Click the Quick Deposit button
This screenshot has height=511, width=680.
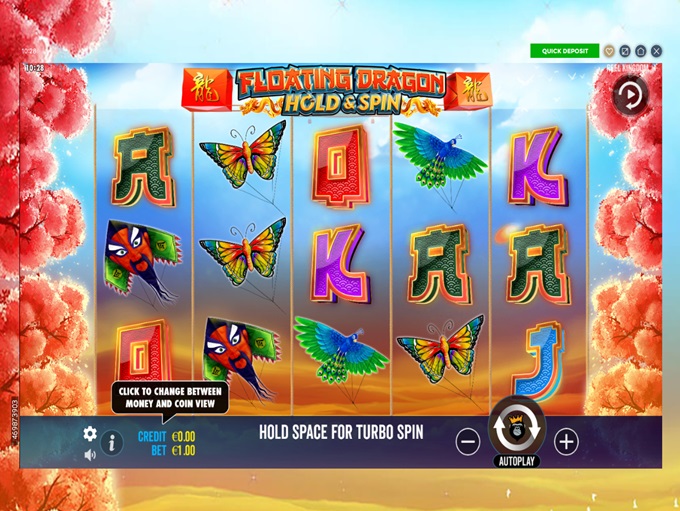click(564, 51)
